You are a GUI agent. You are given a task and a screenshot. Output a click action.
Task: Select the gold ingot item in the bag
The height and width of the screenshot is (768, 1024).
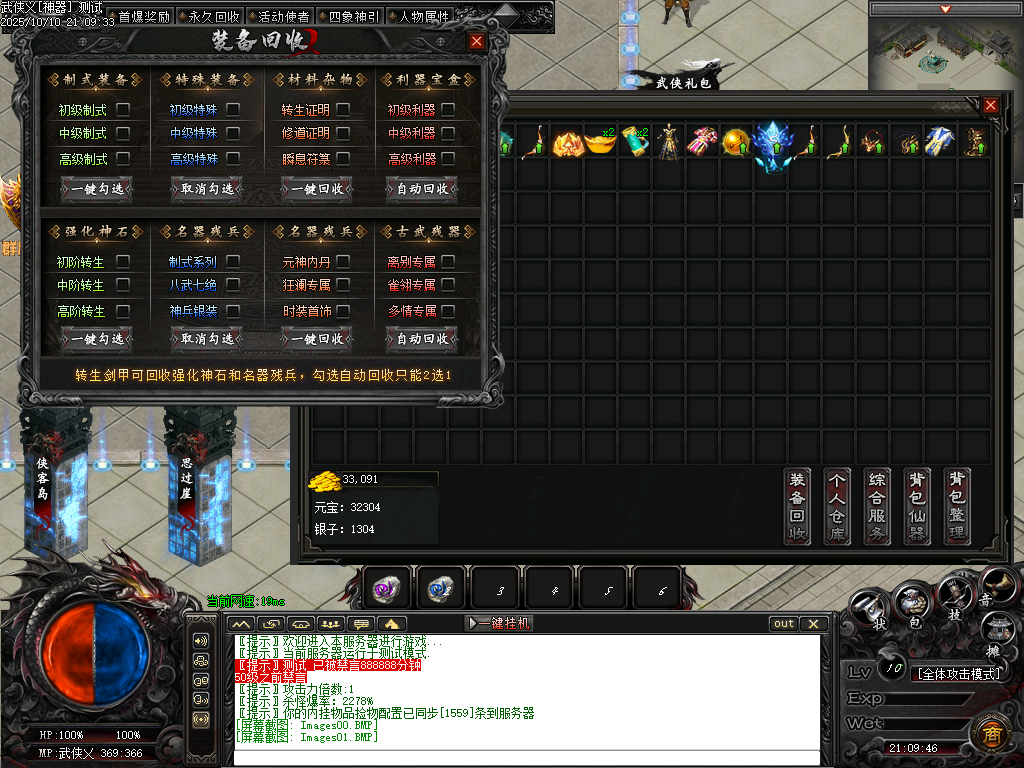(x=600, y=142)
